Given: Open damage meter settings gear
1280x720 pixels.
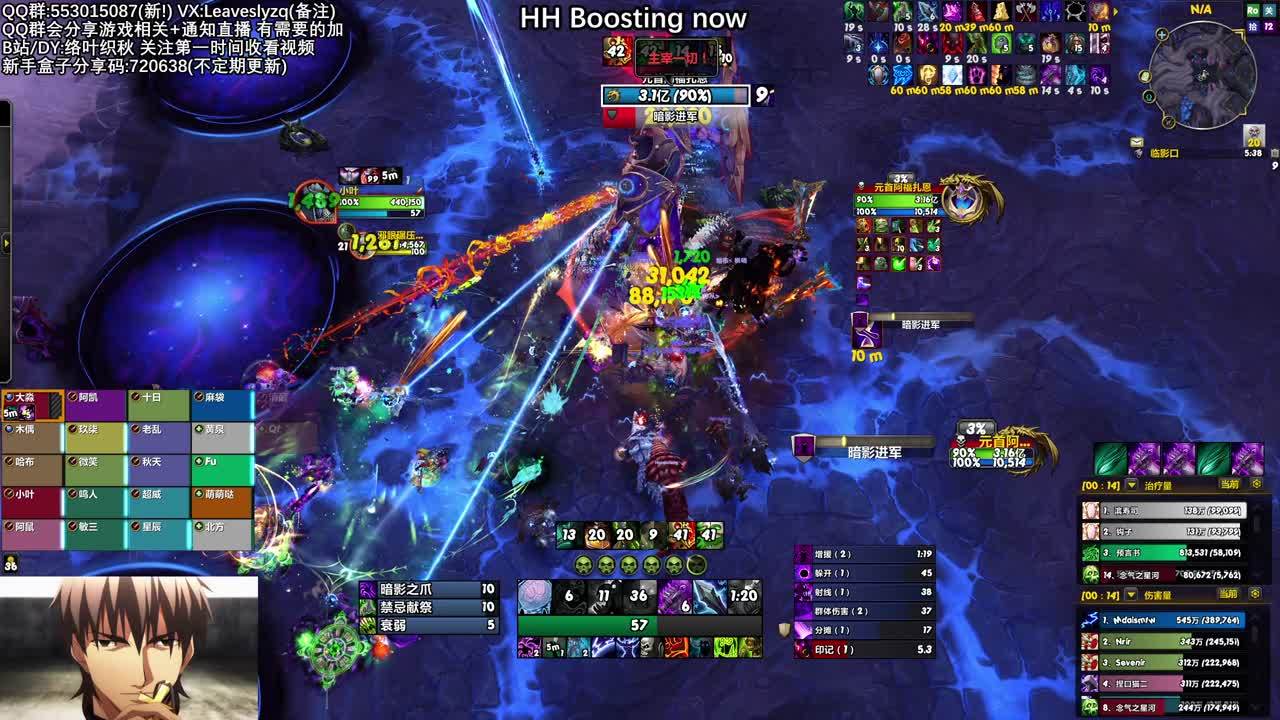Looking at the screenshot, I should pyautogui.click(x=1256, y=594).
